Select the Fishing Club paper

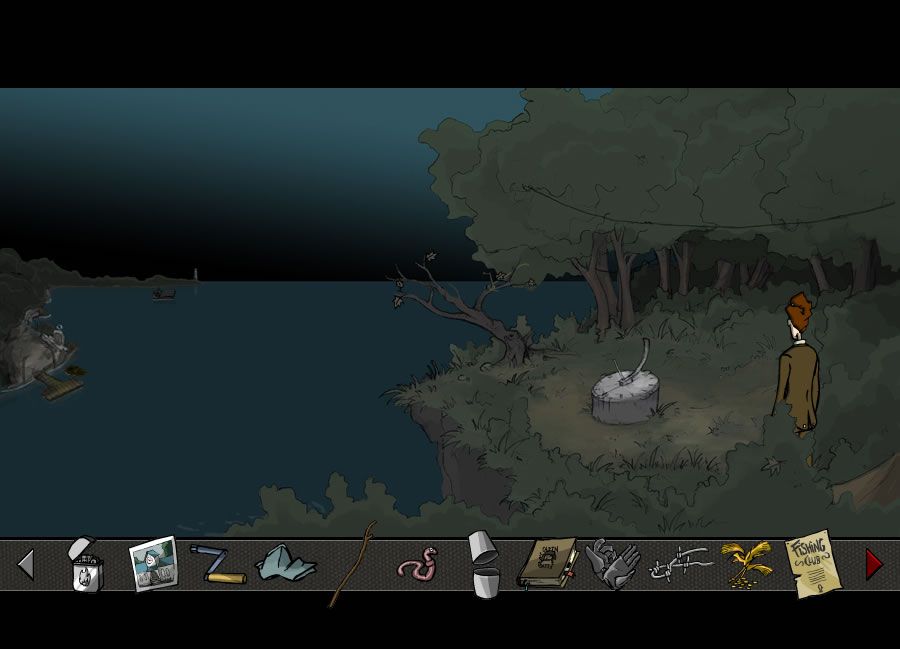click(810, 563)
